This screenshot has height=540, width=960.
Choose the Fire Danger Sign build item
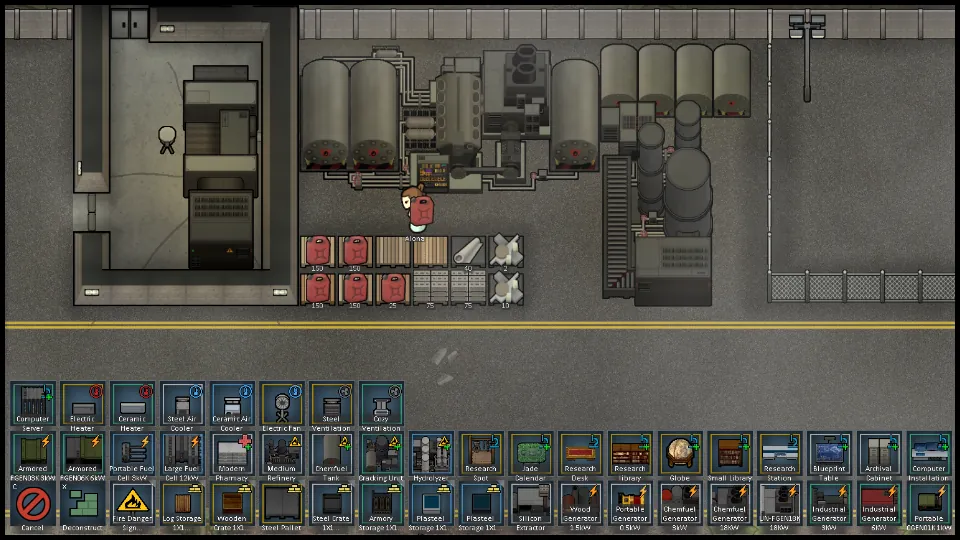(133, 505)
